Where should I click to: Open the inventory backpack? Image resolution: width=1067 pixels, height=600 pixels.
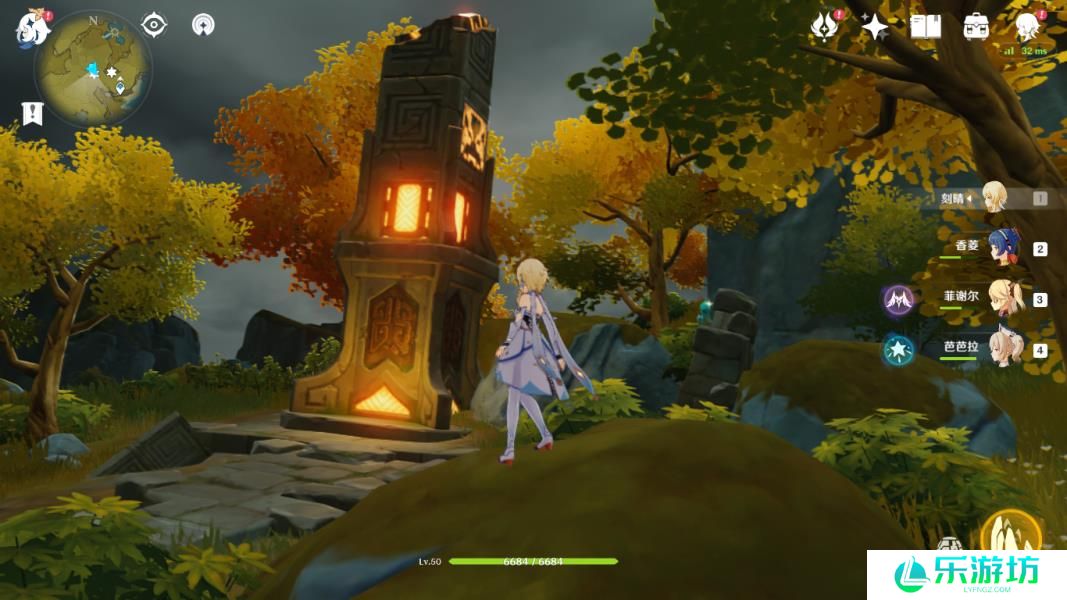point(976,27)
